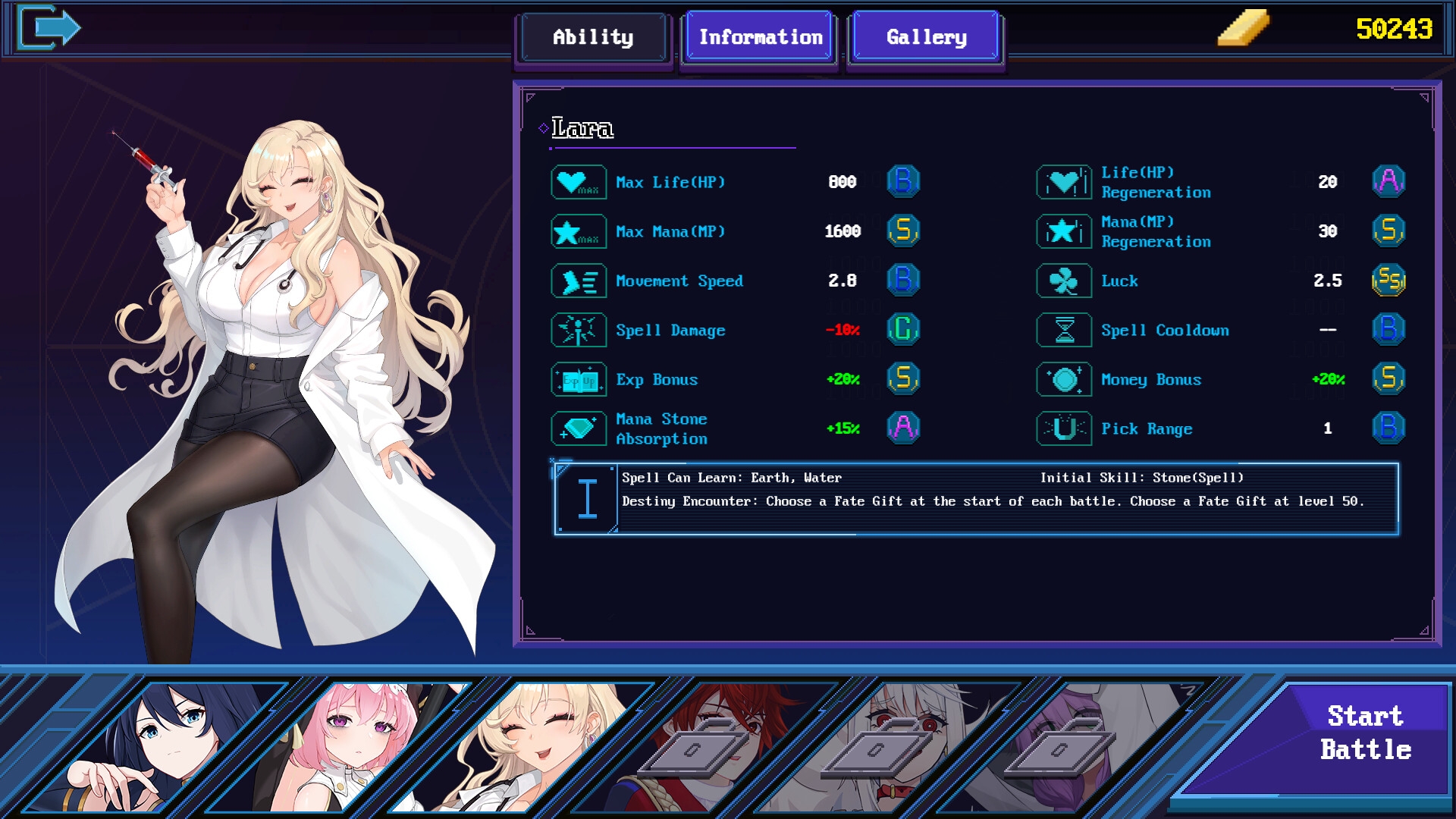Select the Pick Range magnet icon
The width and height of the screenshot is (1456, 819).
coord(1064,428)
